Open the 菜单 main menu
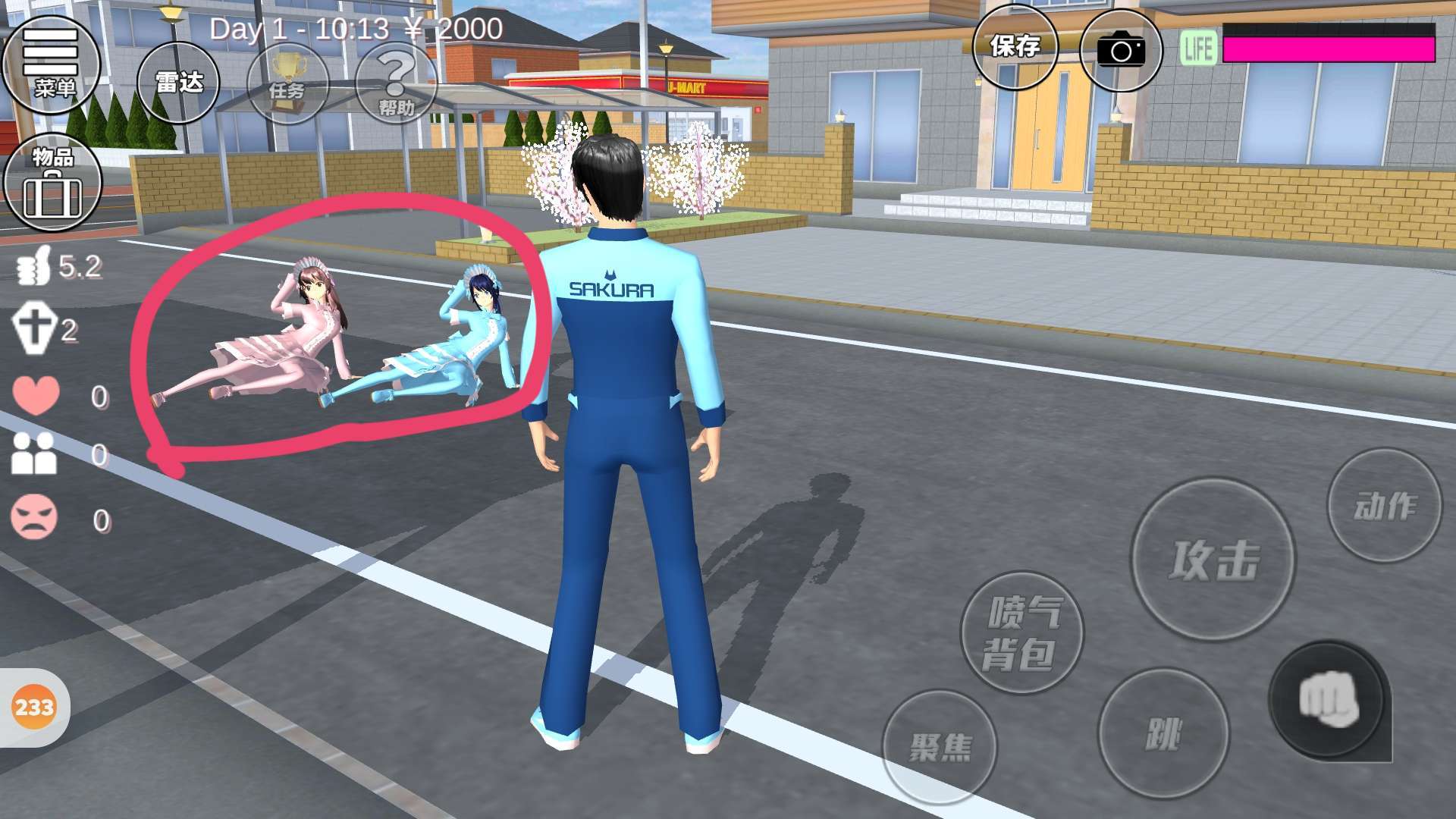This screenshot has width=1456, height=819. tap(52, 64)
